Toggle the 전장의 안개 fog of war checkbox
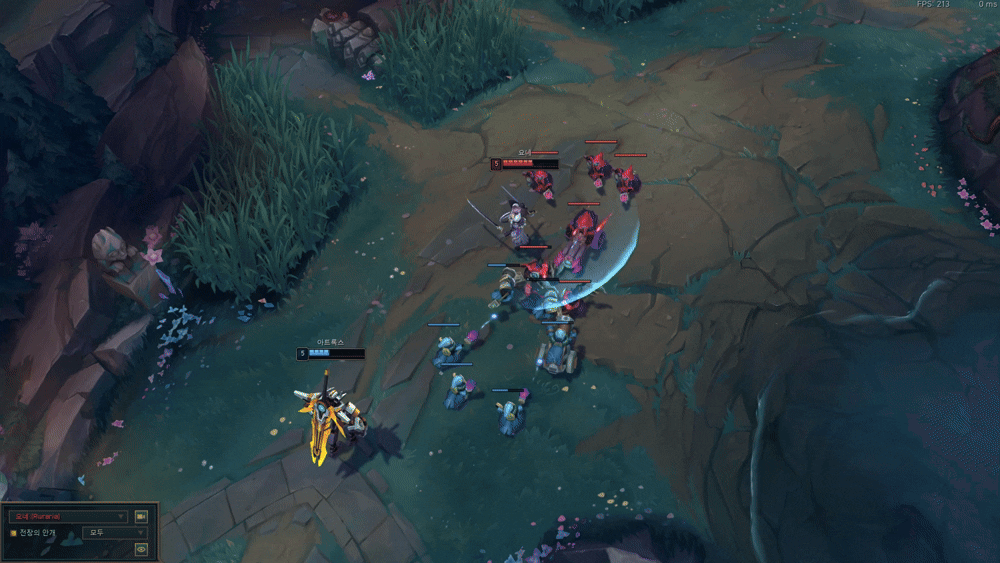Screen dimensions: 1000x563 pyautogui.click(x=13, y=533)
